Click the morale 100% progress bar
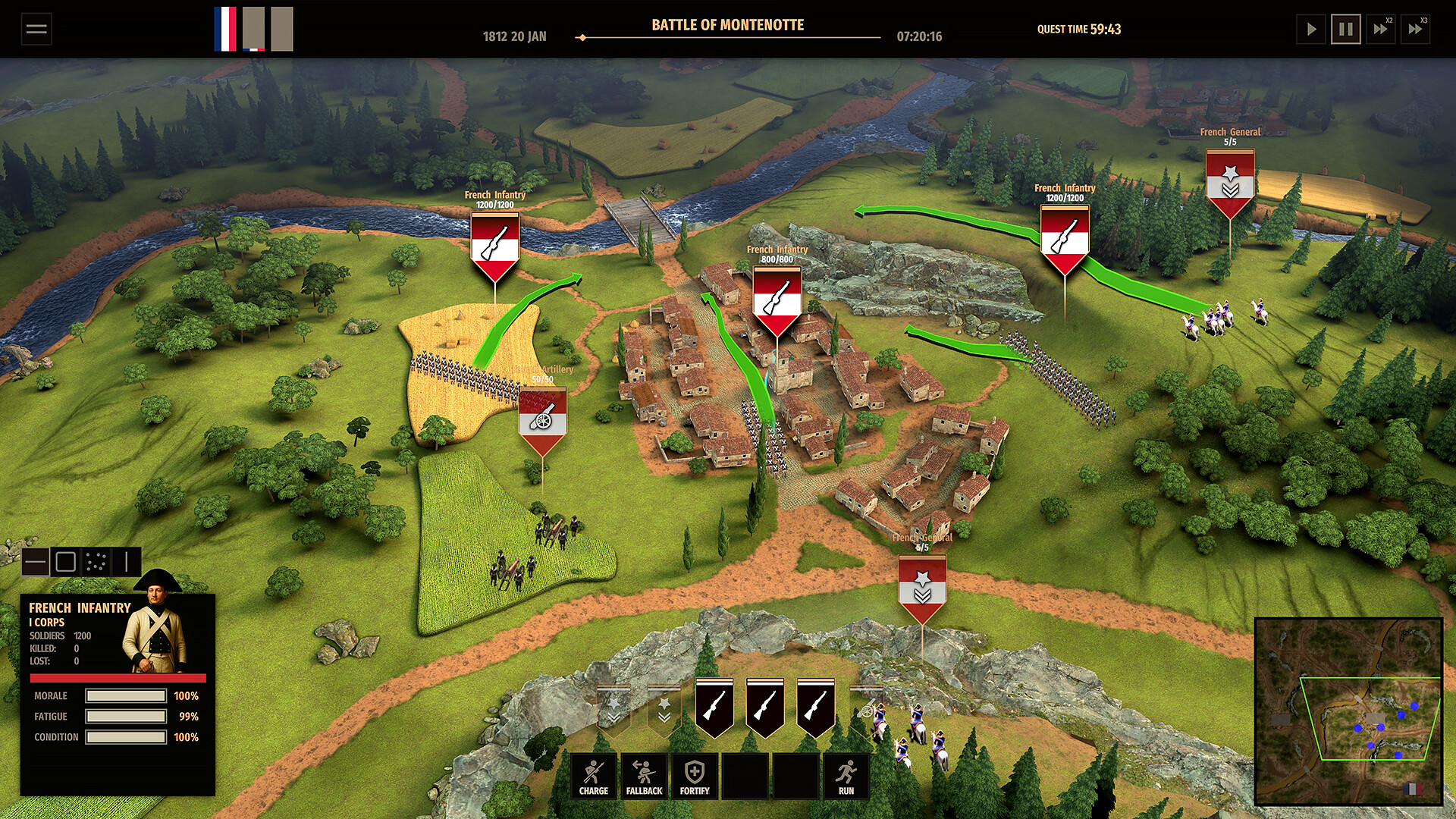Viewport: 1456px width, 819px height. (125, 695)
